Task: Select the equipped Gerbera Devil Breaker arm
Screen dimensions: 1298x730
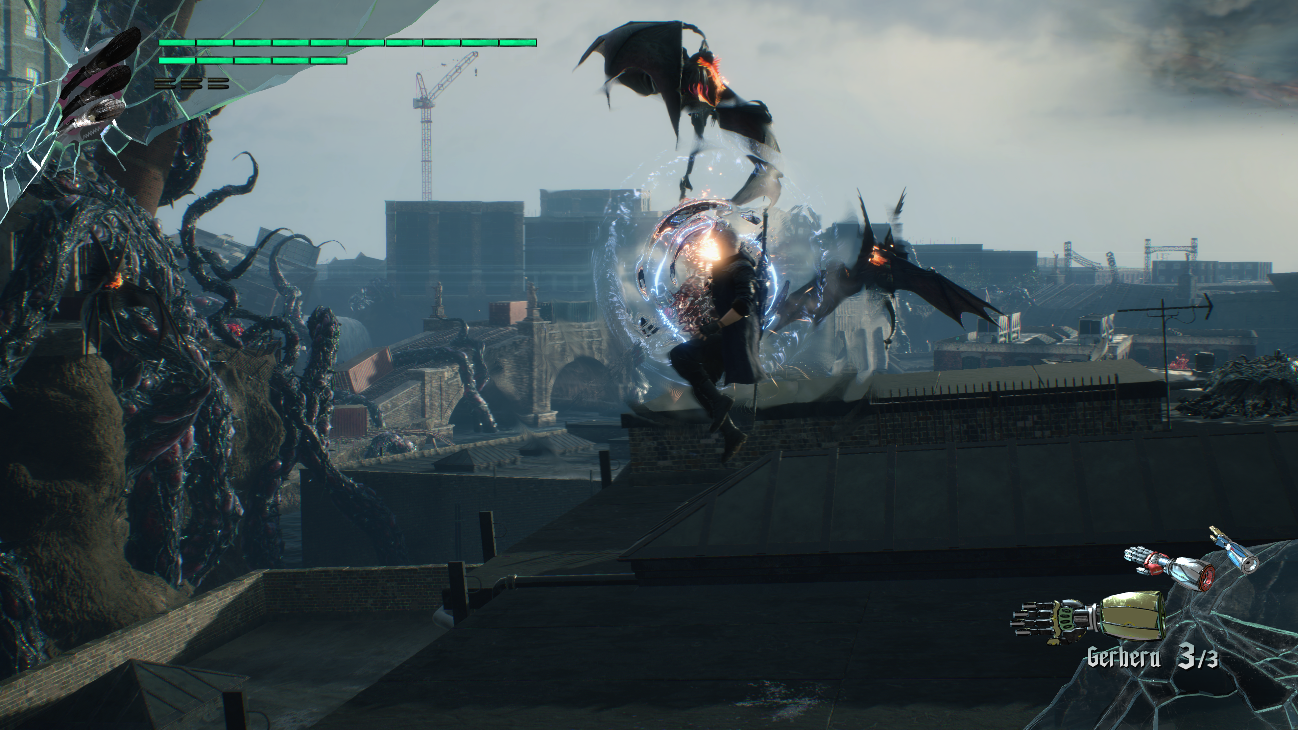Action: tap(1090, 613)
